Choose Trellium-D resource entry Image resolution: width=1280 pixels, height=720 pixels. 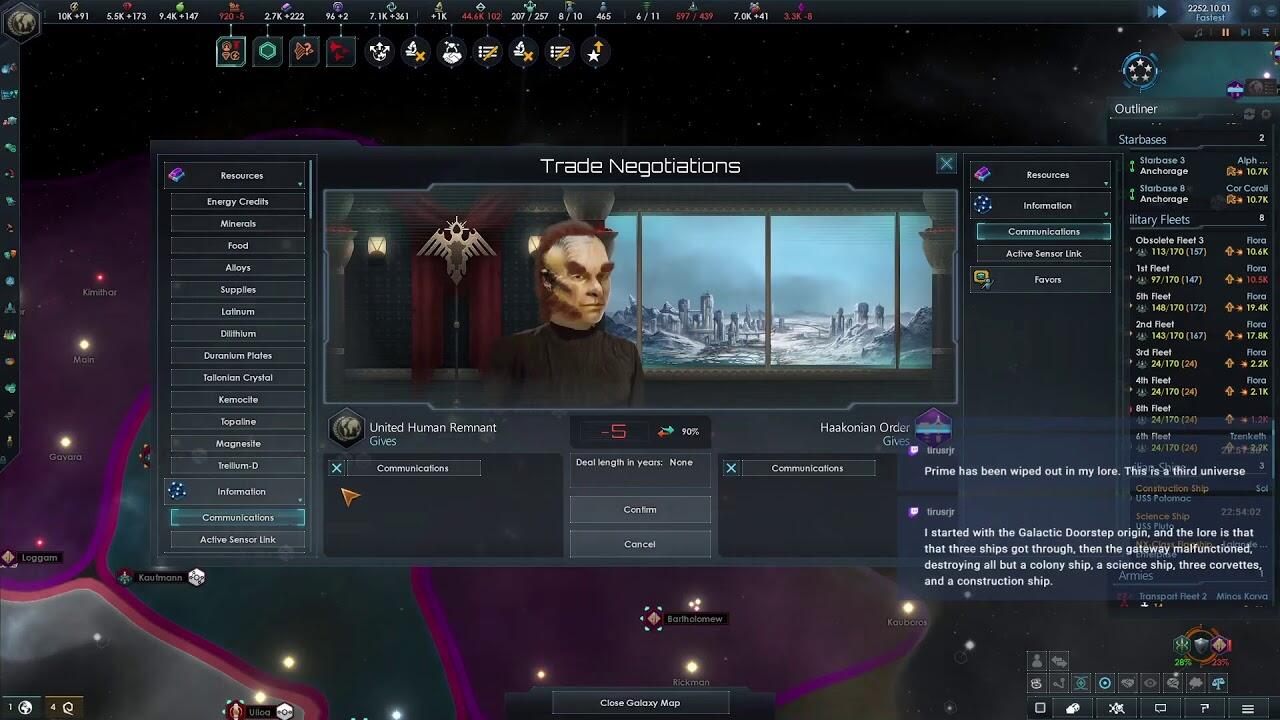point(238,465)
